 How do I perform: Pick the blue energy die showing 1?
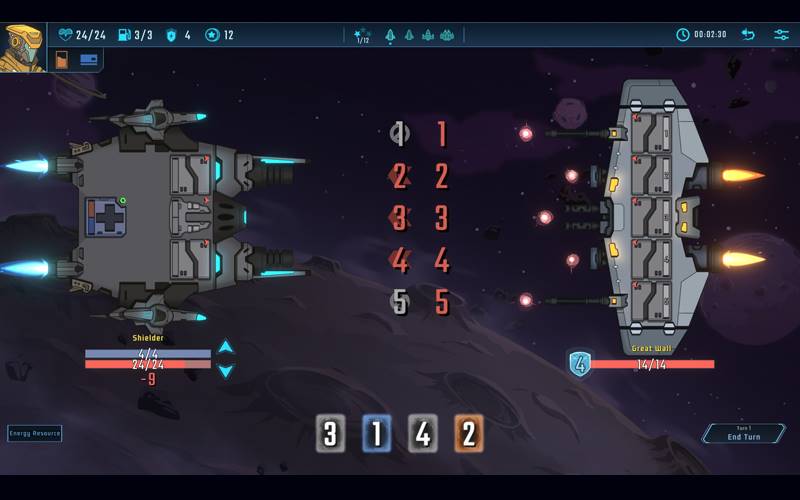coord(377,433)
